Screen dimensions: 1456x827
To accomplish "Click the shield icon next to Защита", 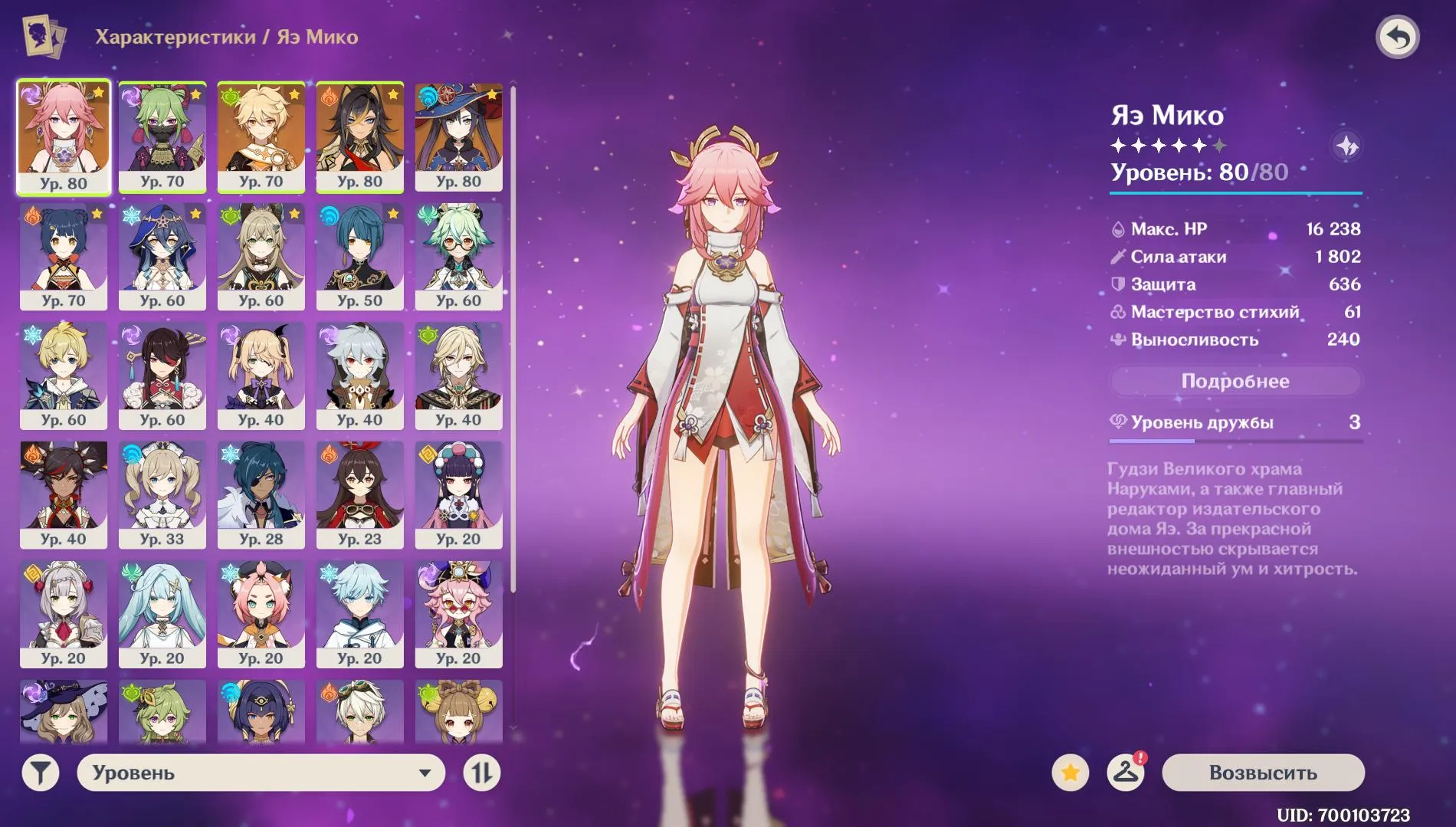I will click(x=1119, y=284).
